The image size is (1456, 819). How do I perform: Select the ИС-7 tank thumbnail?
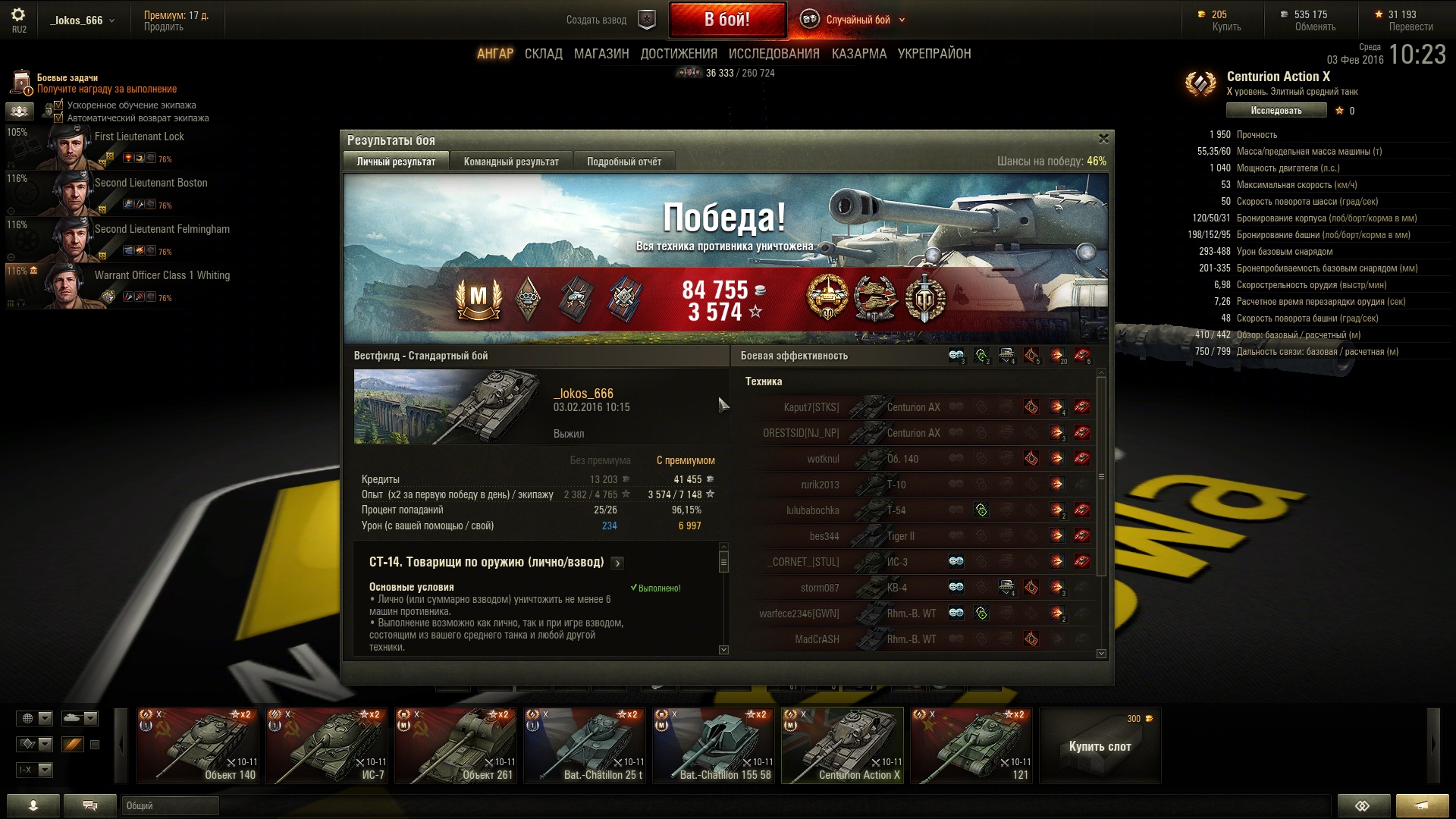(x=327, y=745)
